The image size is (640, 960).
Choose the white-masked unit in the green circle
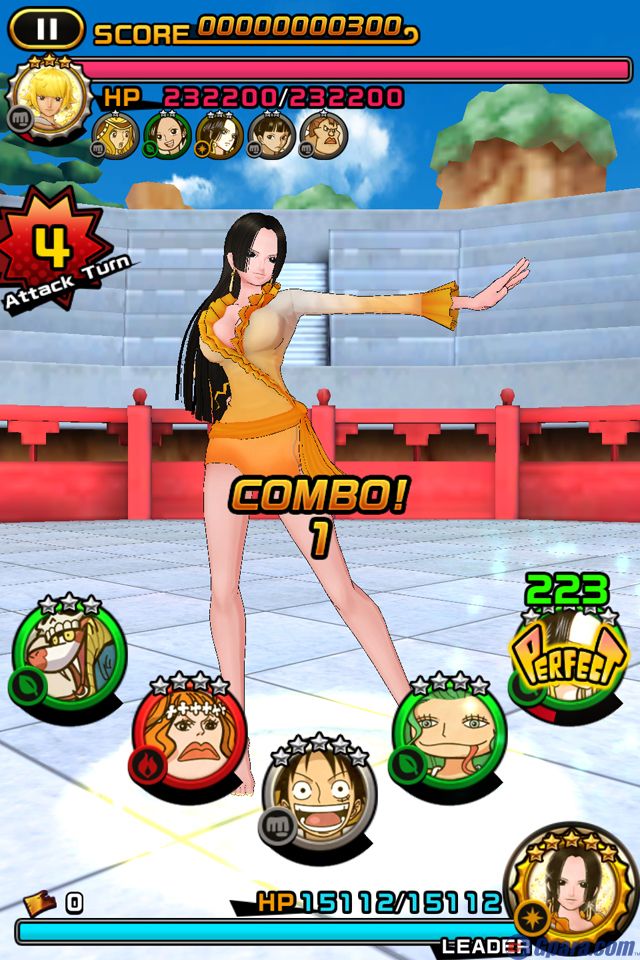point(70,654)
